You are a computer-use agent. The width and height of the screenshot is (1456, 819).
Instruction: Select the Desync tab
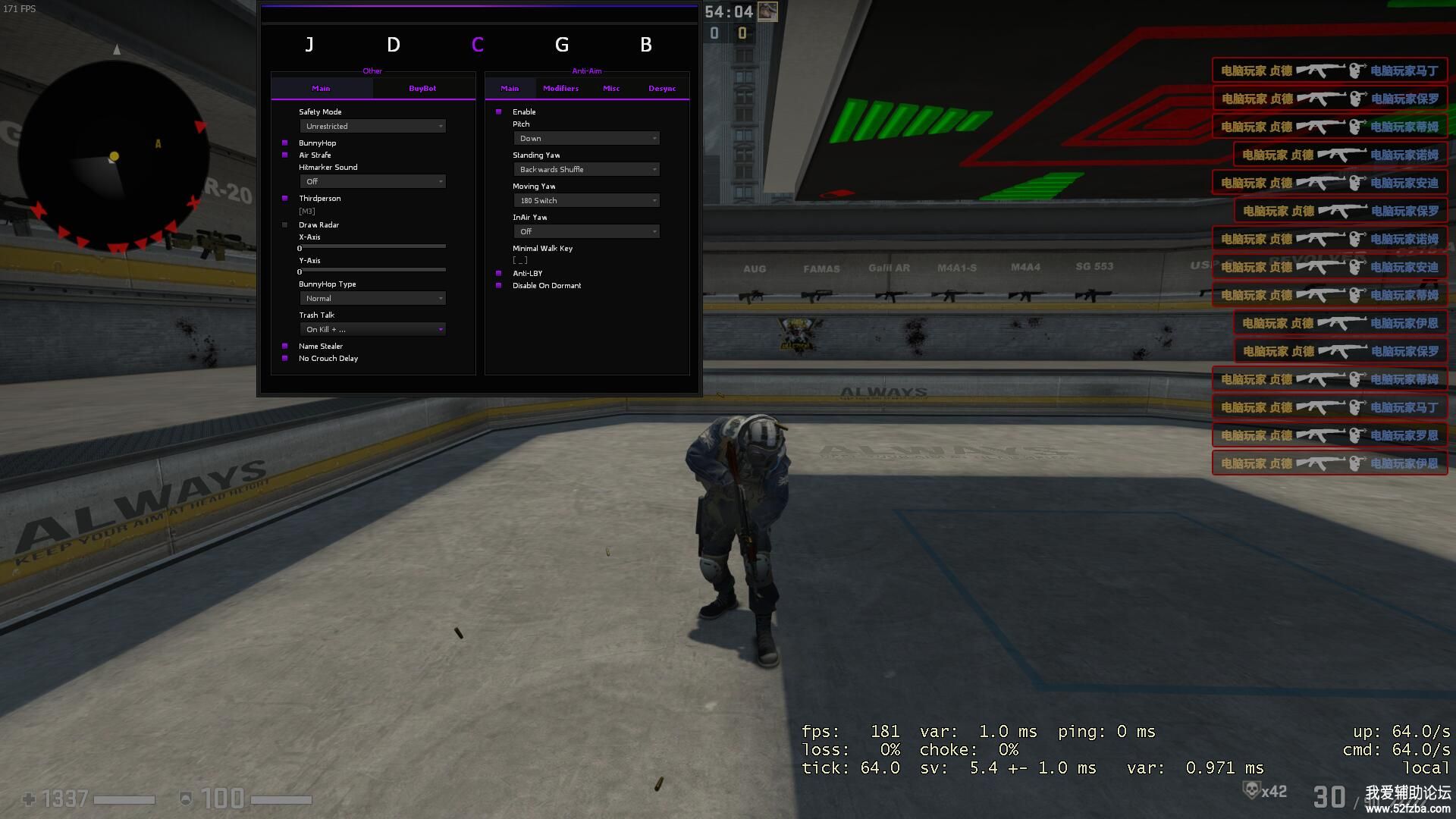pyautogui.click(x=661, y=89)
